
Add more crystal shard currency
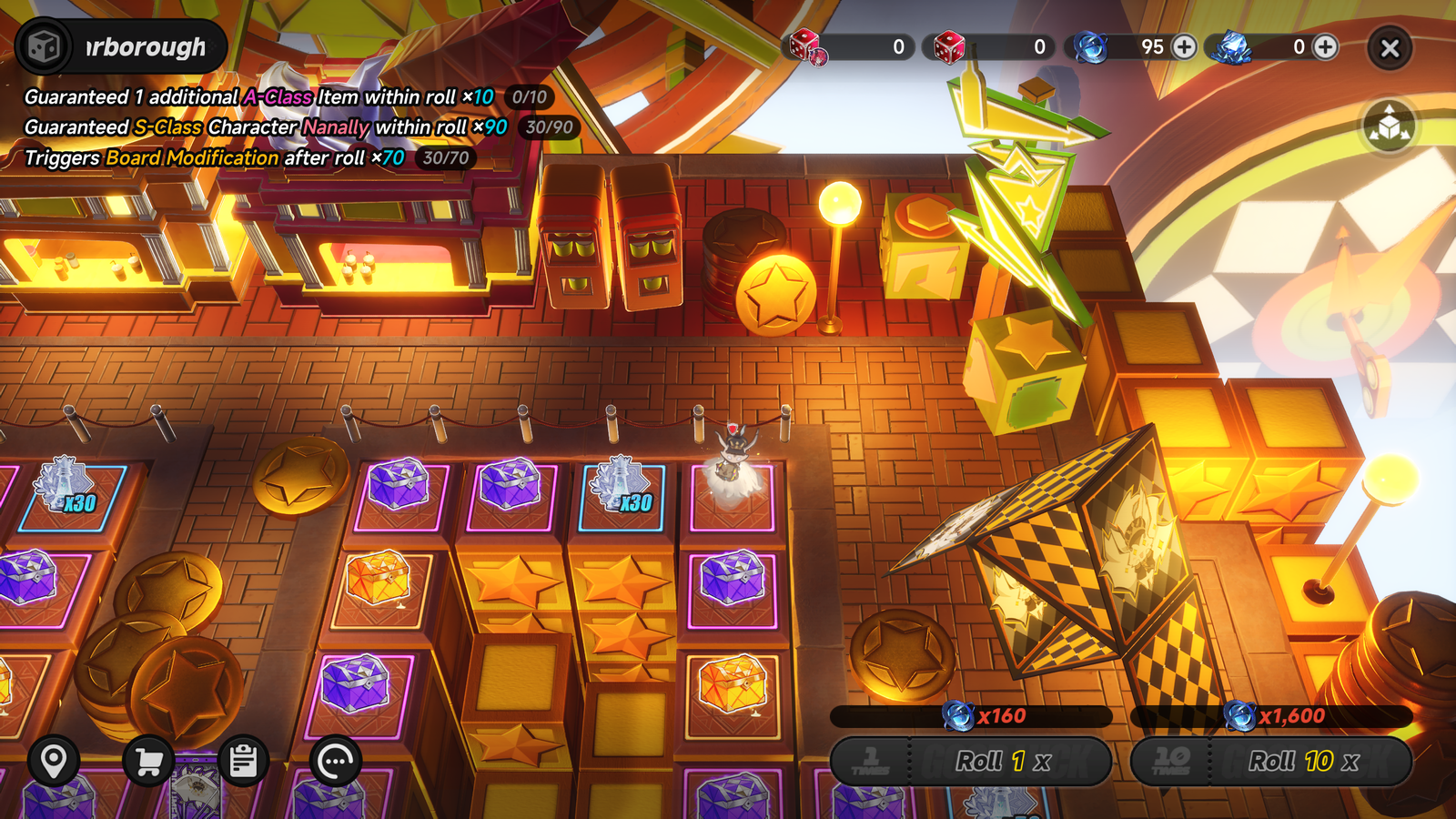click(x=1326, y=47)
